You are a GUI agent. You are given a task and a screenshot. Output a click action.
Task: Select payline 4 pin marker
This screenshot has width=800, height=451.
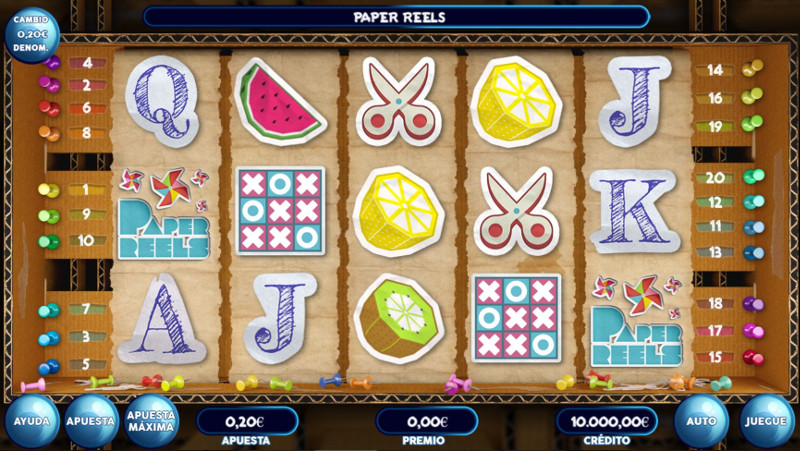52,63
